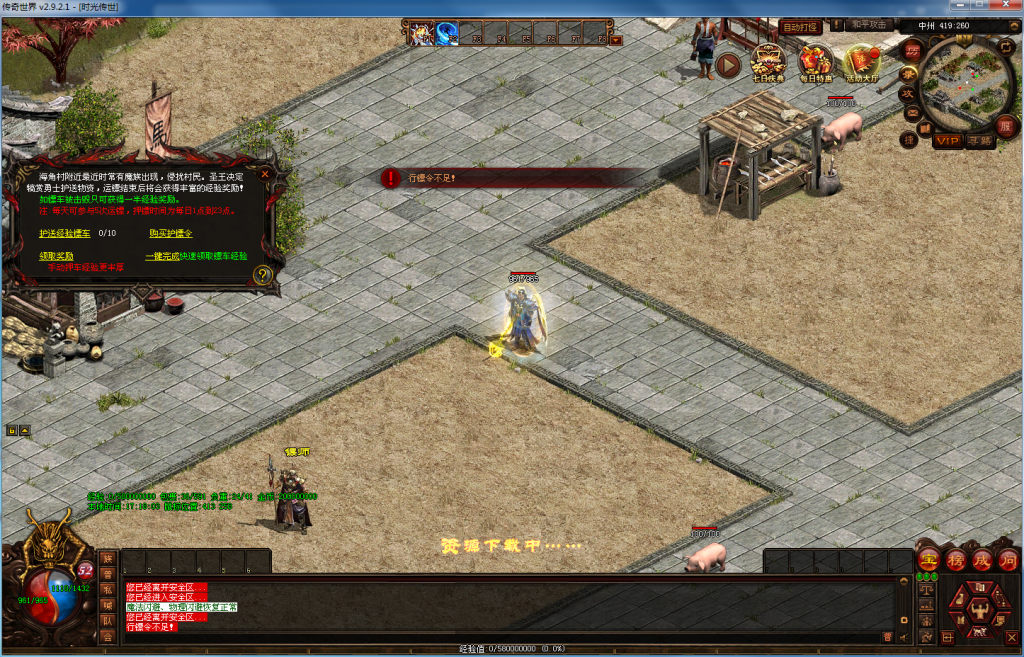This screenshot has height=657, width=1024.
Task: Open the 榜 rankings red orb button
Action: (955, 560)
